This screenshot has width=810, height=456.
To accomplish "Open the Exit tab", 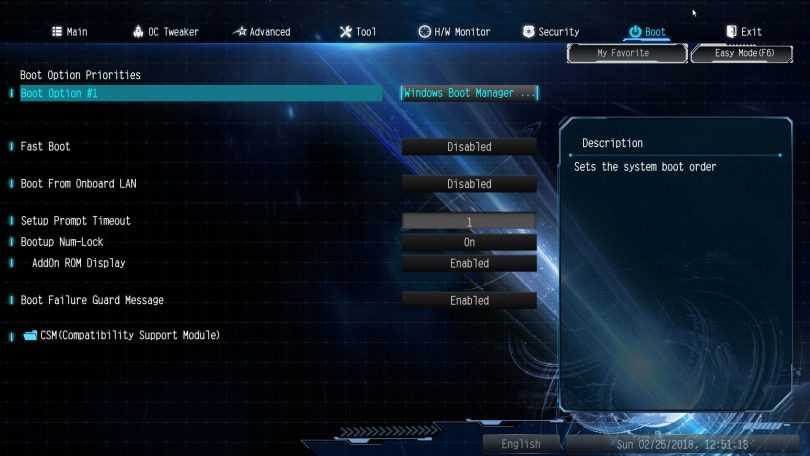I will pos(743,32).
